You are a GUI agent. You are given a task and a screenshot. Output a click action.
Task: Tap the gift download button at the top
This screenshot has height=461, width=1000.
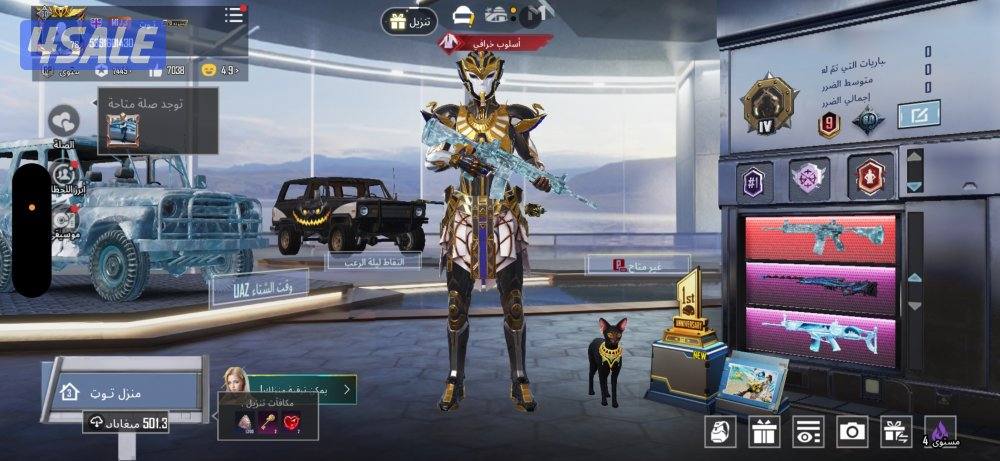(408, 20)
